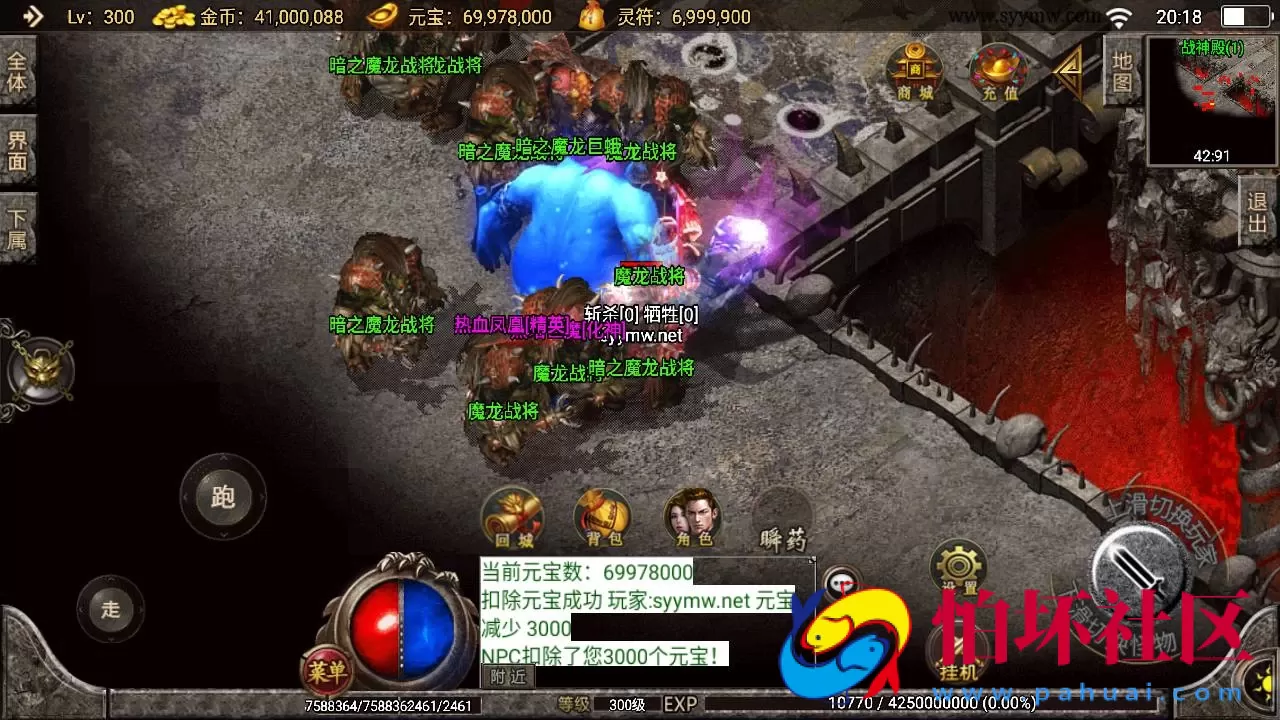Open the 附近 nearby chat channel selector
1280x720 pixels.
point(510,677)
